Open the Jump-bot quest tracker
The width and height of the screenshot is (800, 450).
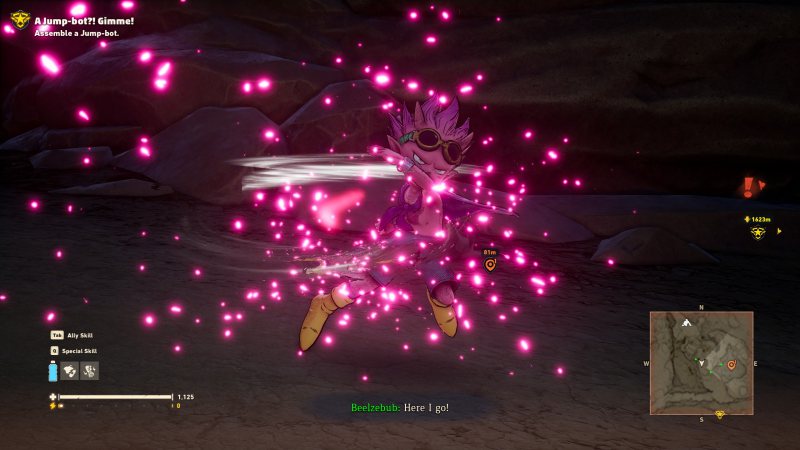(20, 20)
